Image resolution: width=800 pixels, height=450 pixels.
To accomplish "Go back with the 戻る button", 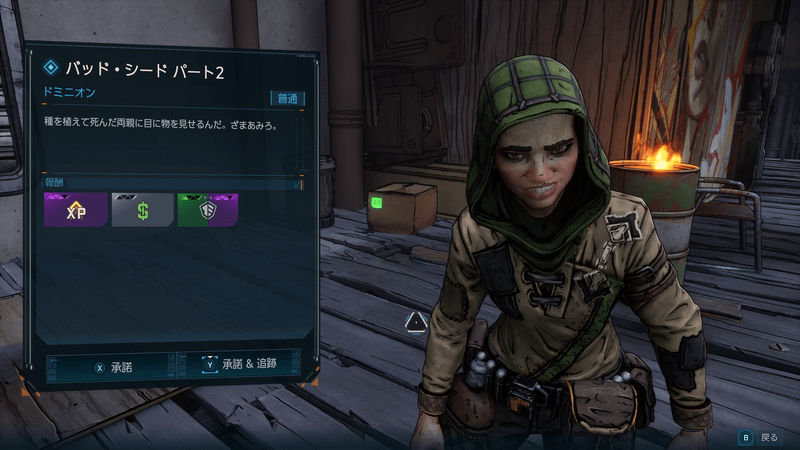I will (758, 437).
